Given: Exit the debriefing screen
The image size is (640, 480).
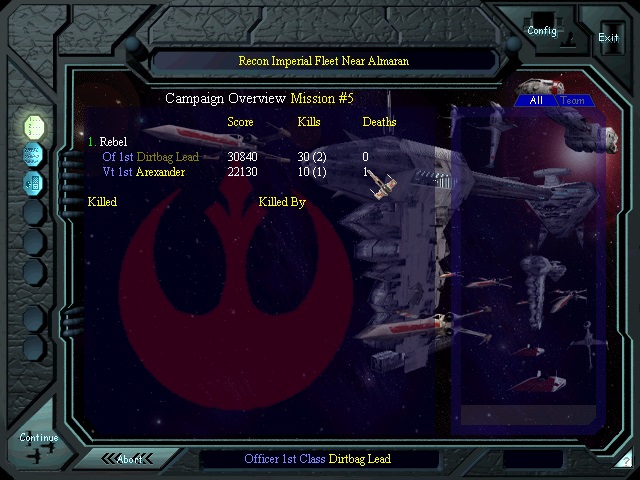Looking at the screenshot, I should (608, 38).
